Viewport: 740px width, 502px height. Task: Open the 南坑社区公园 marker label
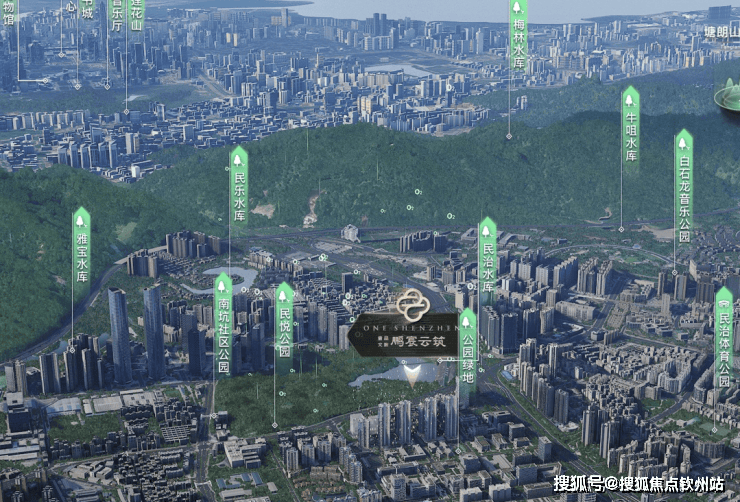pos(223,327)
